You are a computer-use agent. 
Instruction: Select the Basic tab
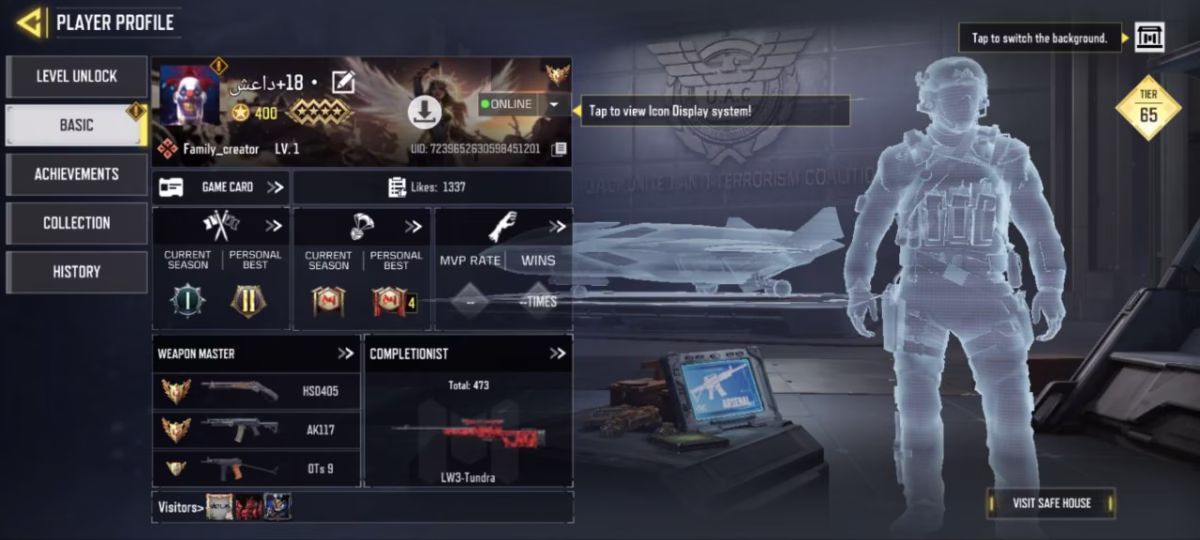pos(76,125)
